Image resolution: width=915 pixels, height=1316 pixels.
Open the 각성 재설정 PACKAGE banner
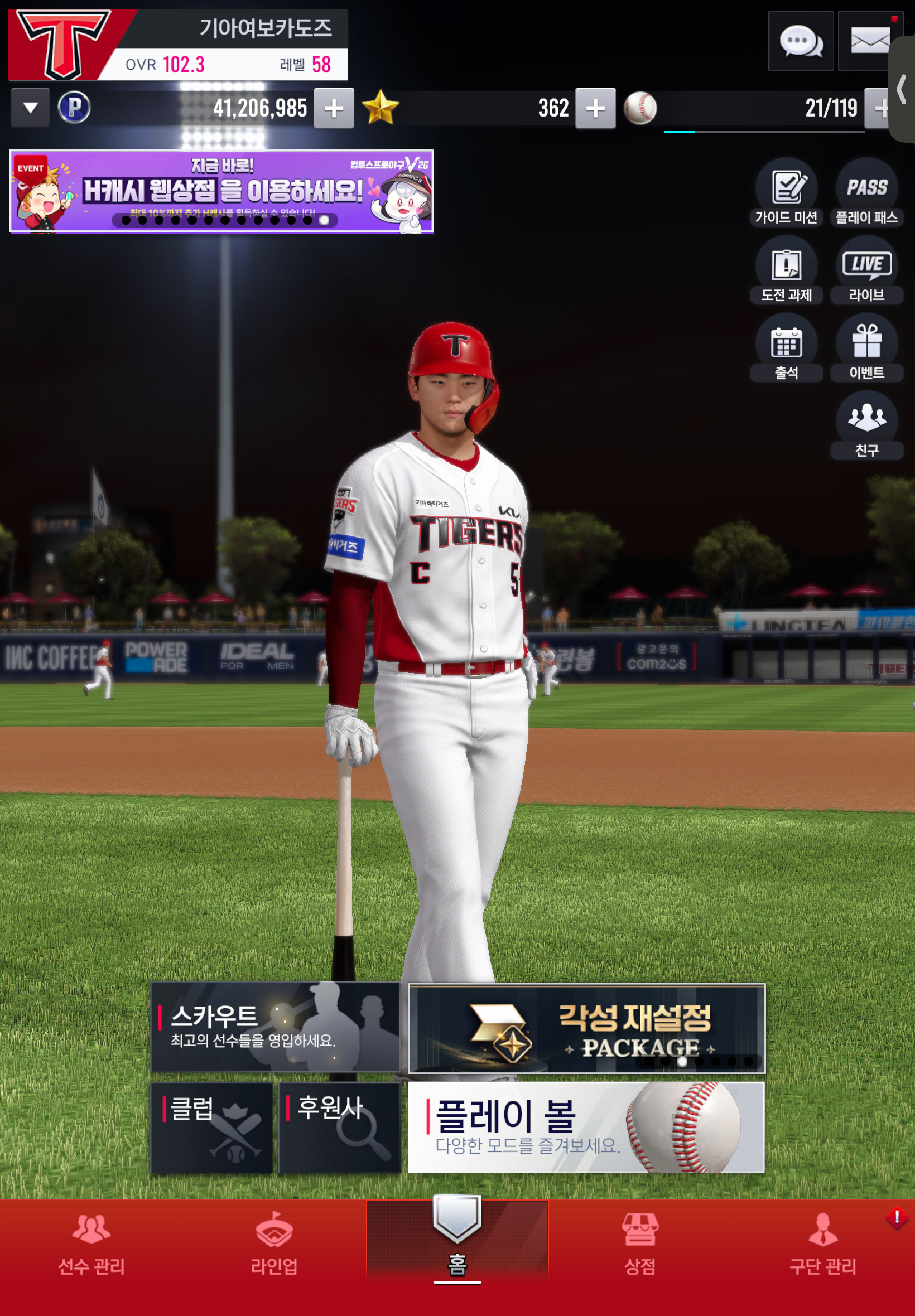[x=586, y=1028]
